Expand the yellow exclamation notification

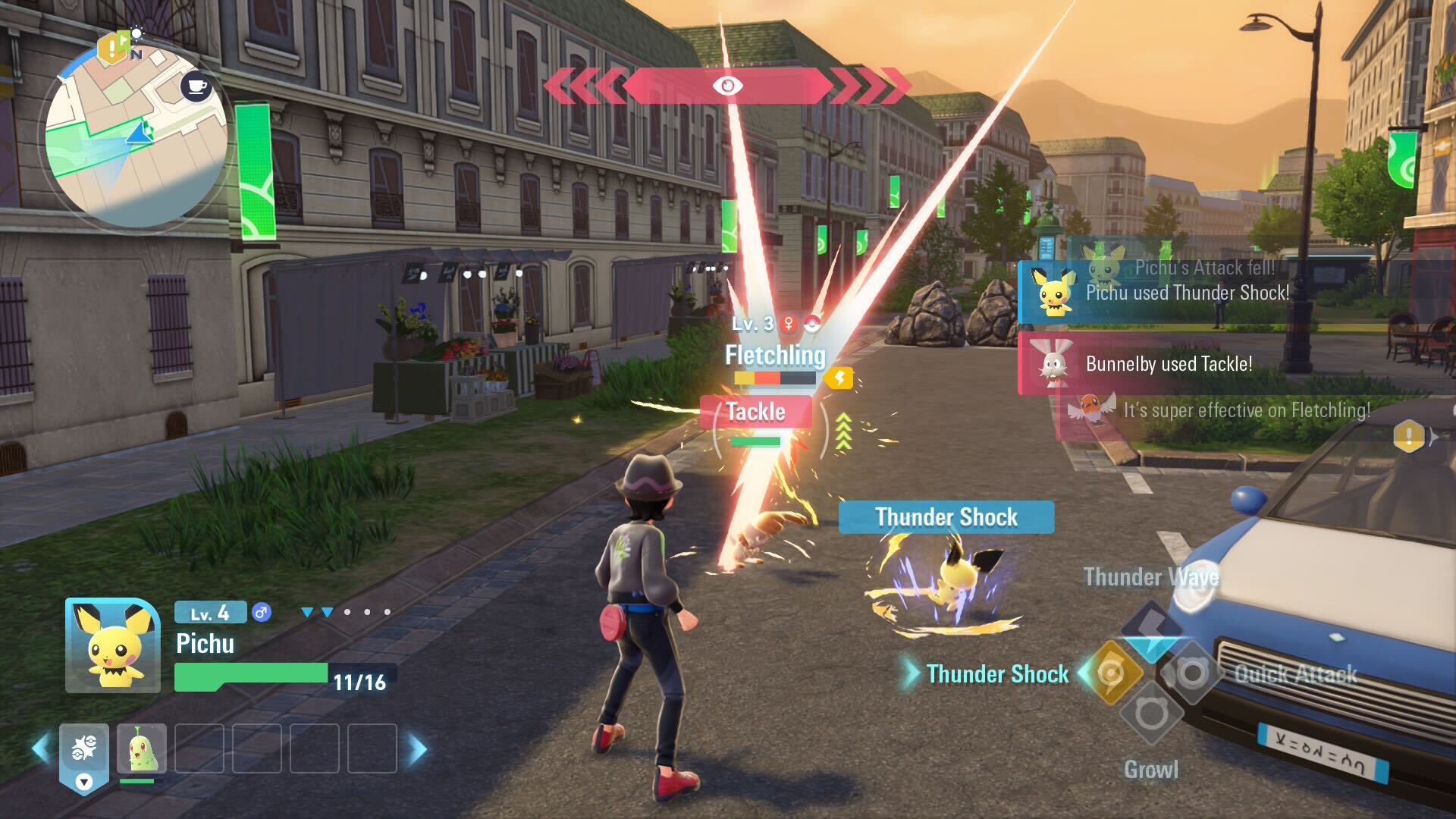point(1409,437)
